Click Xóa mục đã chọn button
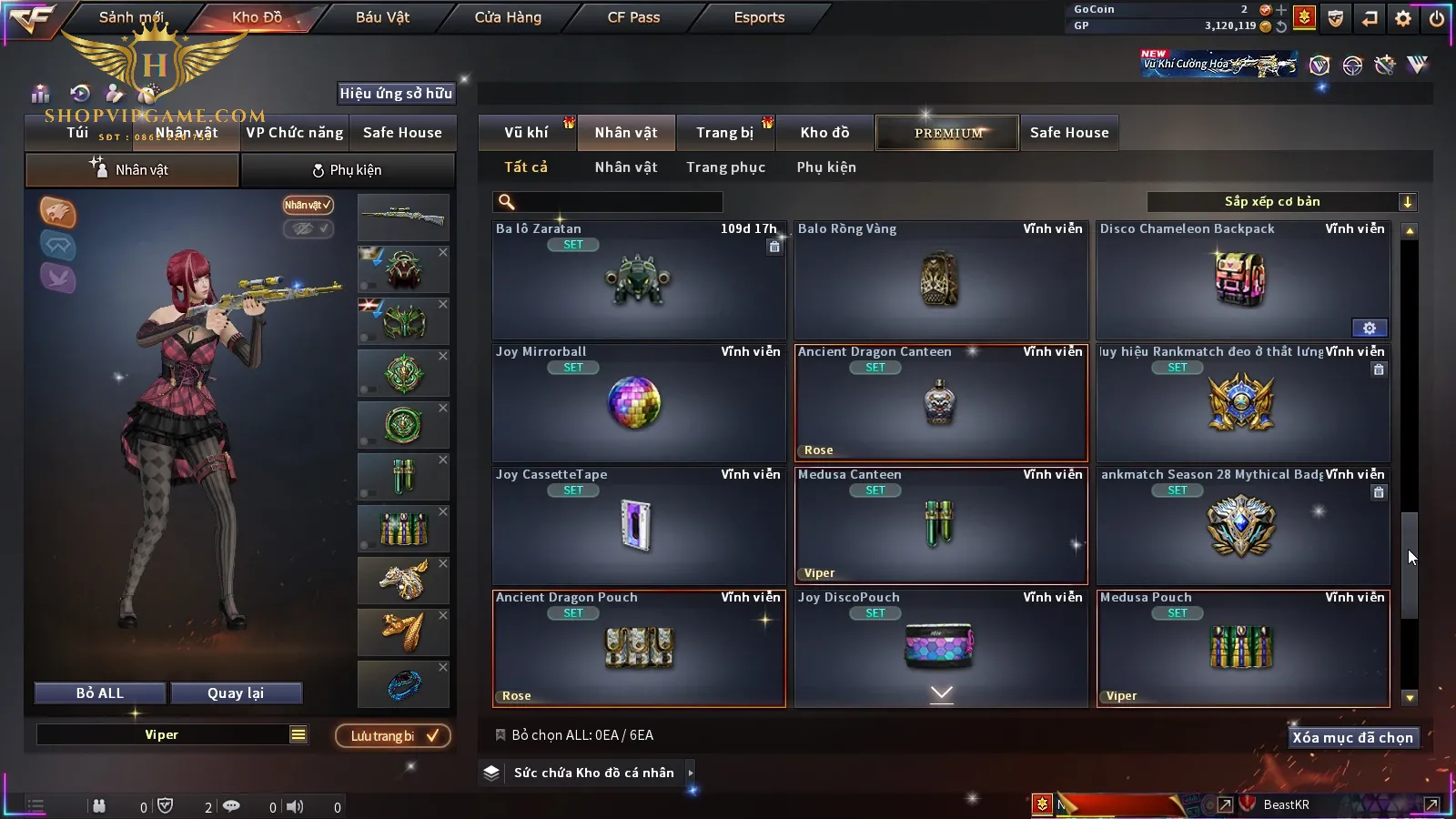Image resolution: width=1456 pixels, height=819 pixels. [x=1352, y=738]
